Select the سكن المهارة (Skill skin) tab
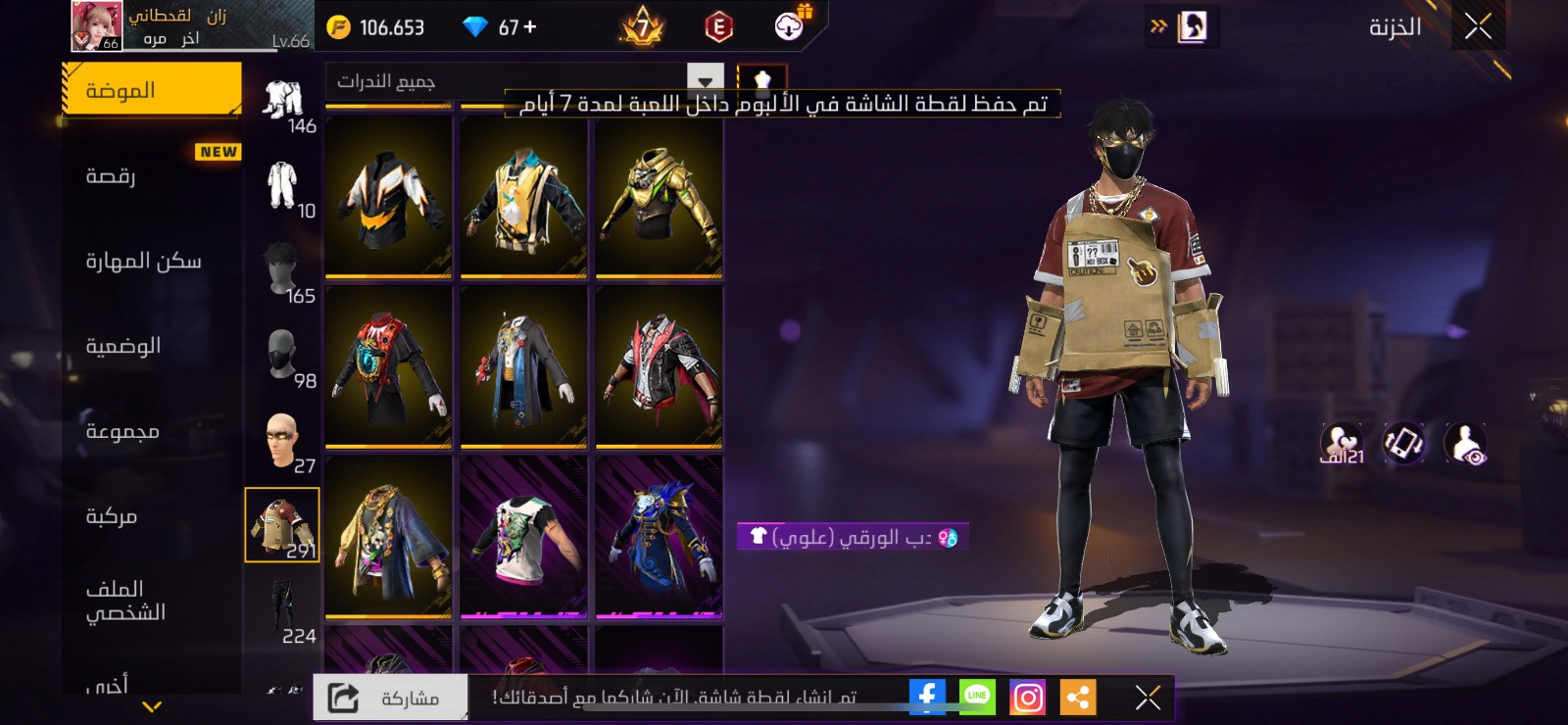 tap(152, 261)
